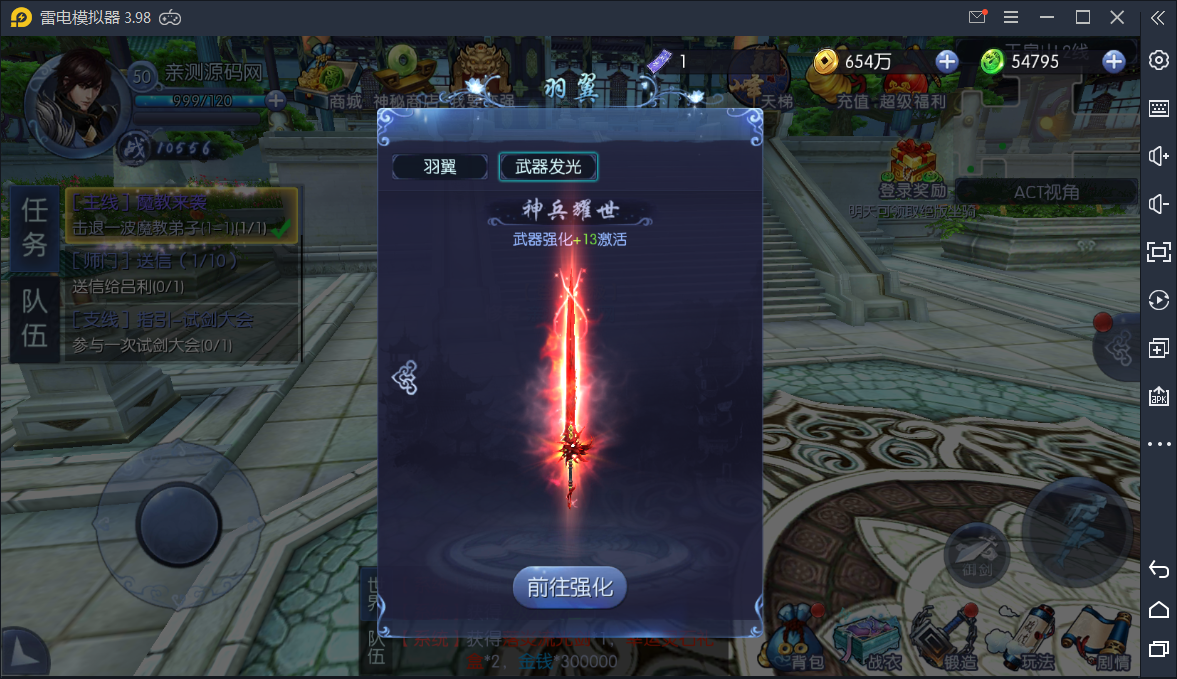Add jade with the plus button beside 54795
This screenshot has width=1177, height=679.
1113,62
